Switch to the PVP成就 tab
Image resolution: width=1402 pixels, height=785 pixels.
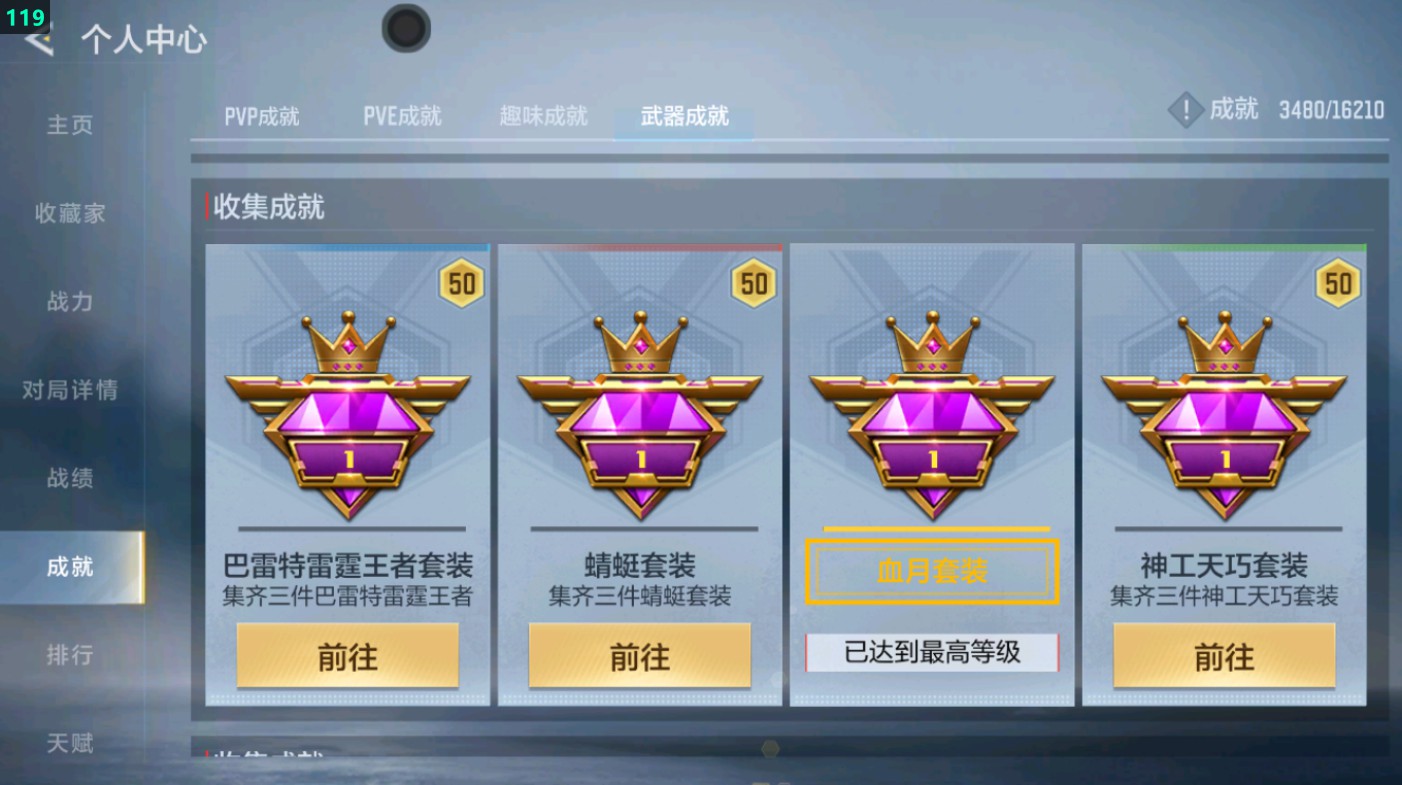[259, 116]
